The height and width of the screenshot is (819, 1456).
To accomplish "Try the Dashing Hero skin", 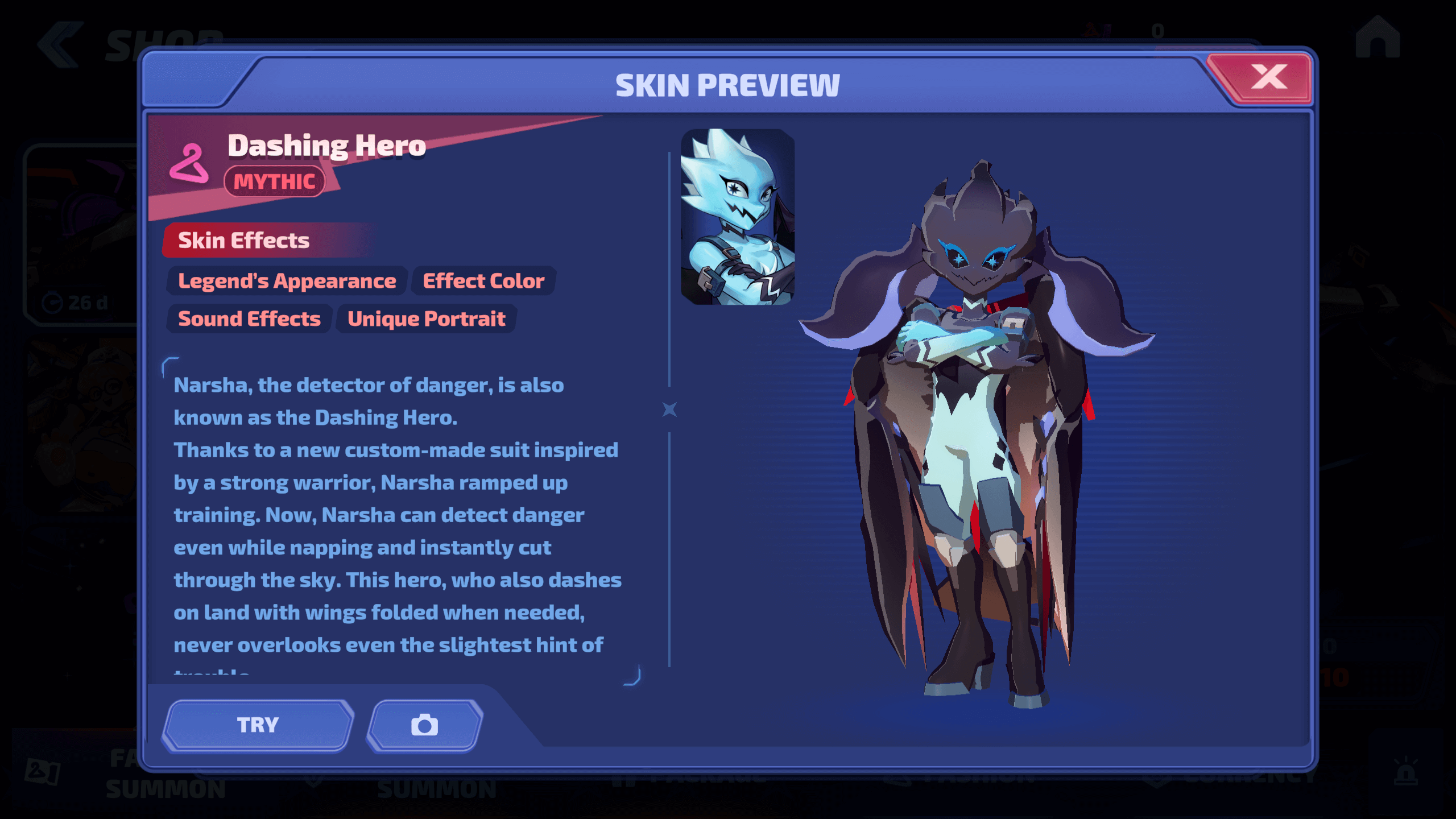I will [x=258, y=725].
